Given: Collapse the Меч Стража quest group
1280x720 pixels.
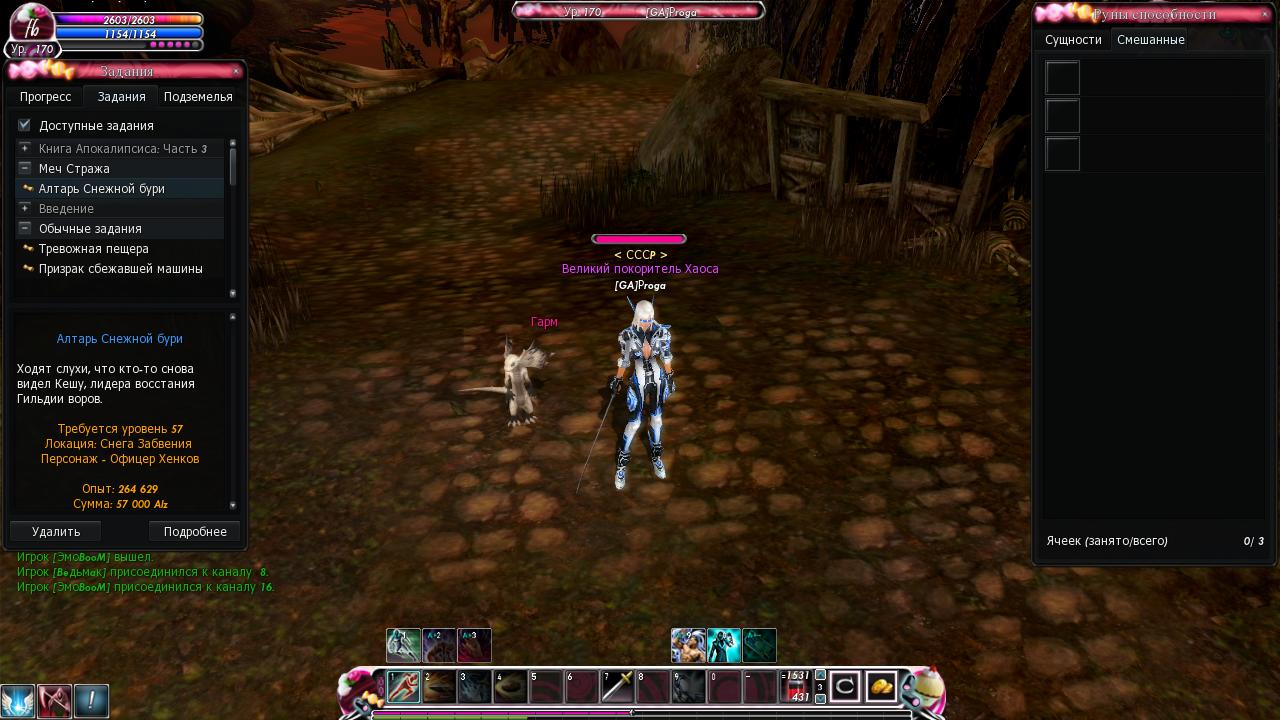Looking at the screenshot, I should coord(25,168).
